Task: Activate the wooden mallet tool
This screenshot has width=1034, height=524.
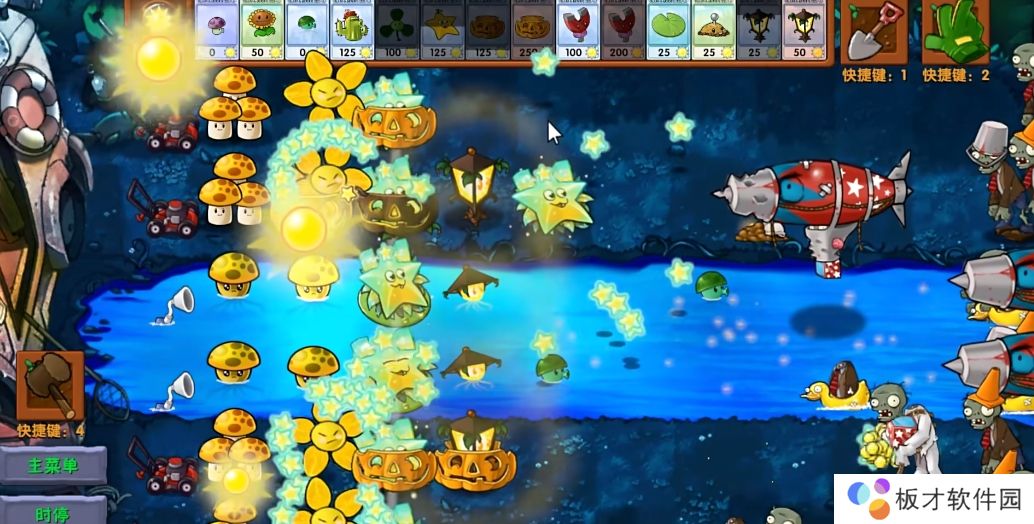Action: [x=50, y=387]
